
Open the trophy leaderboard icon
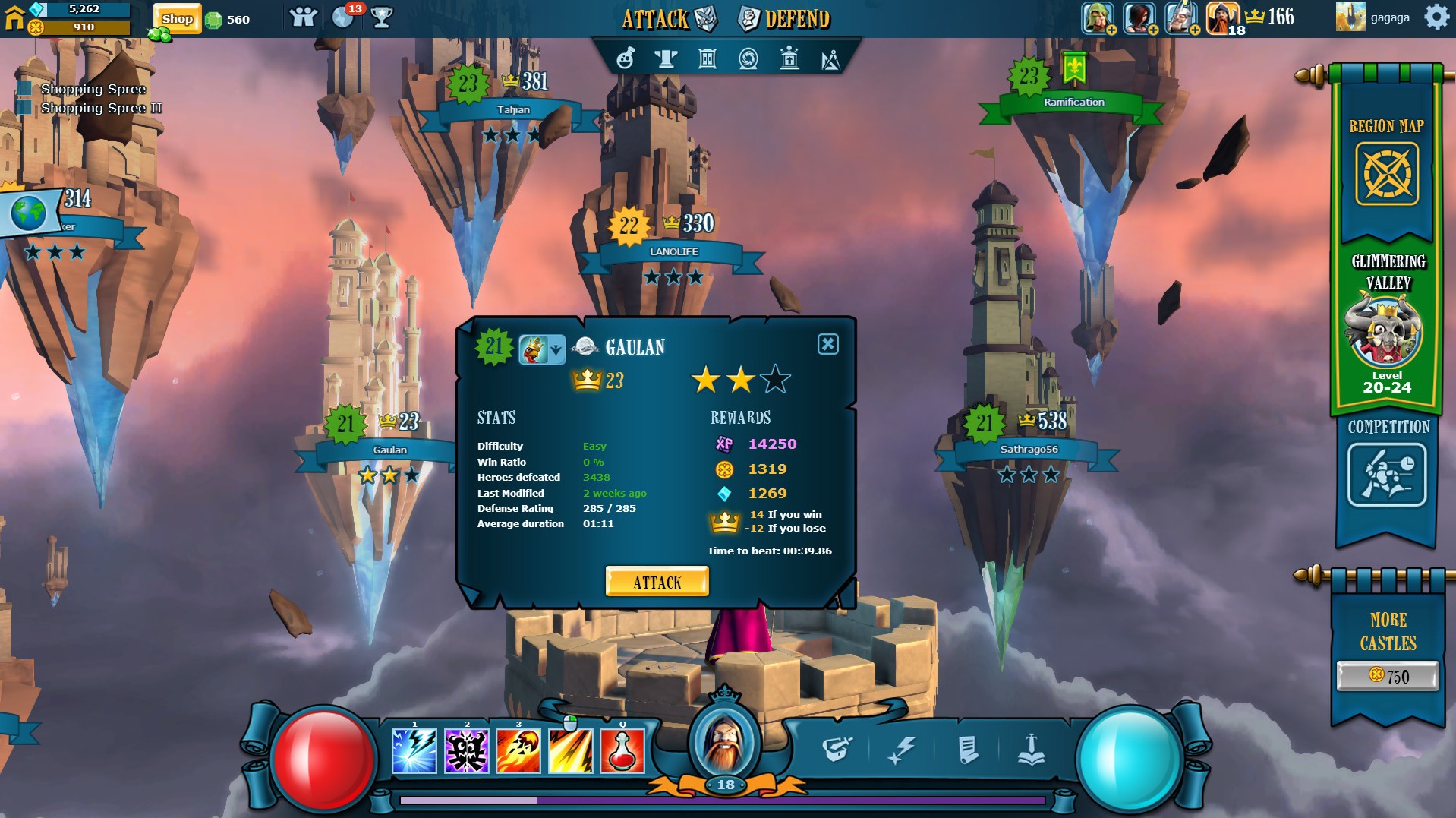click(382, 18)
